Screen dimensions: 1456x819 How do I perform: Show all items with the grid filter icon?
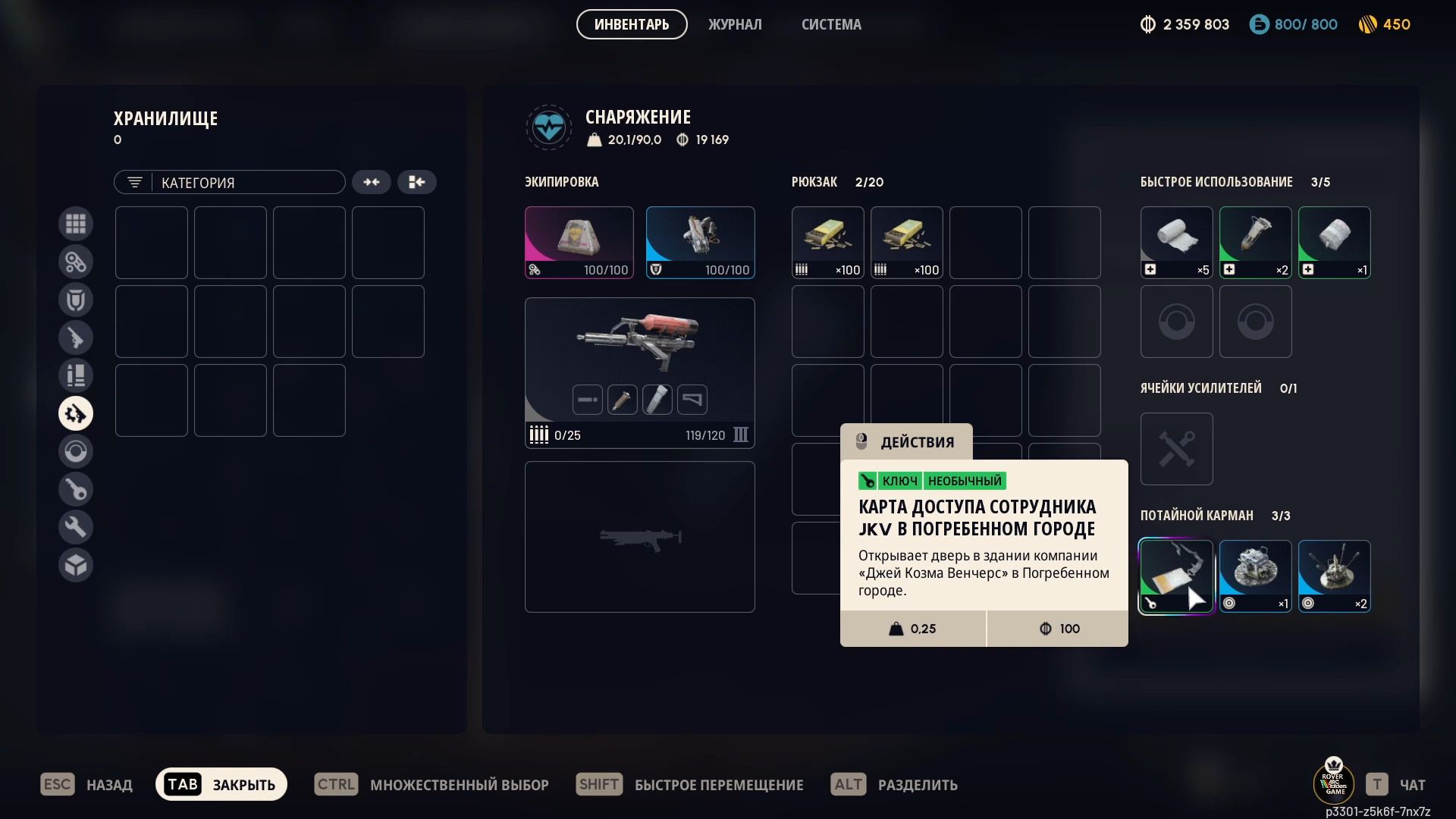pyautogui.click(x=76, y=224)
